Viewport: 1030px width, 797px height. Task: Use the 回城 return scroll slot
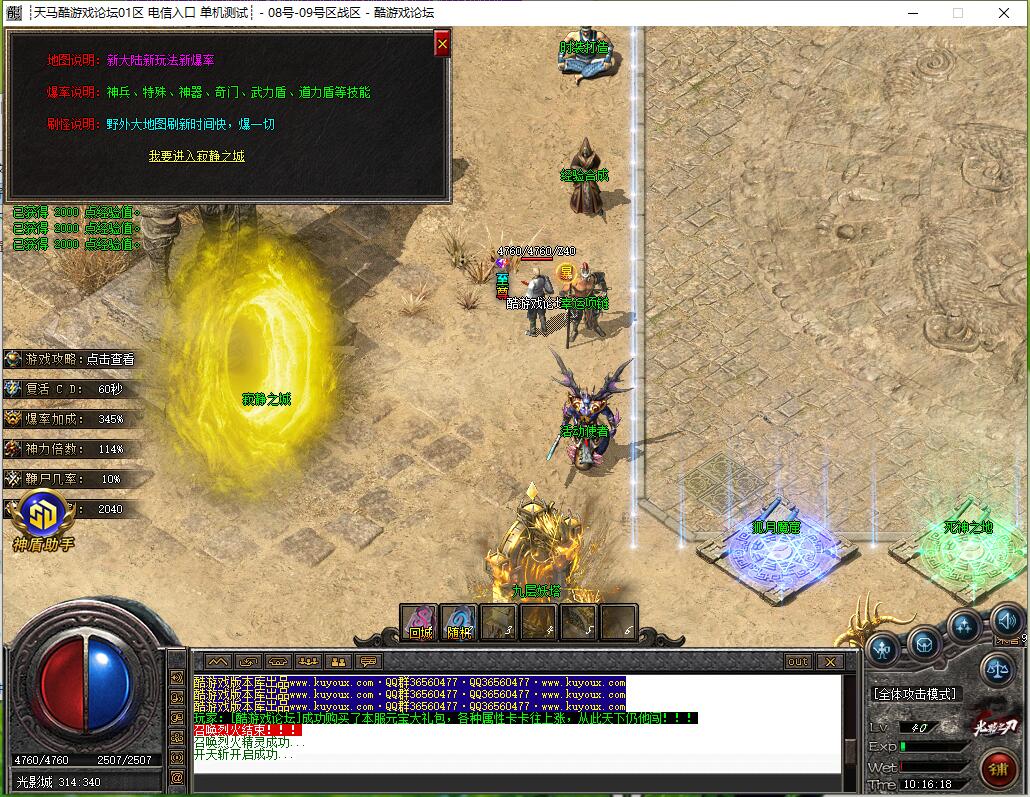point(420,622)
